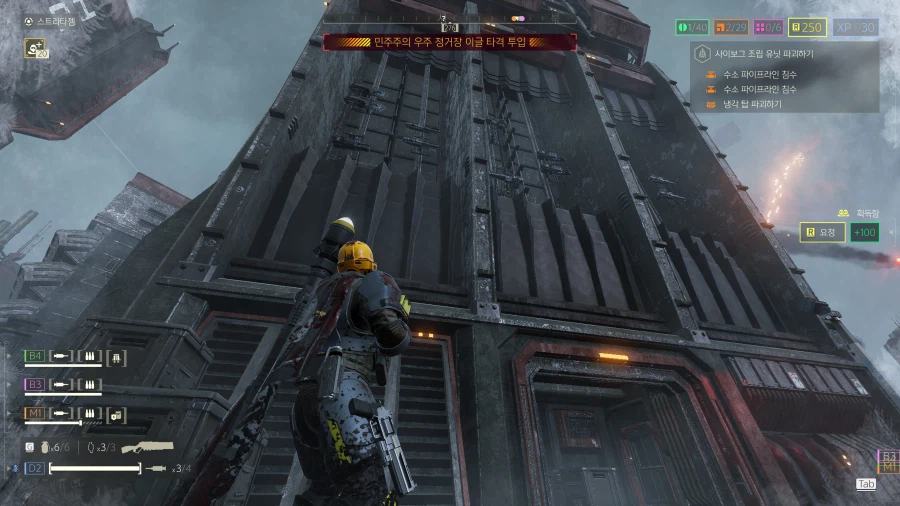The width and height of the screenshot is (900, 506).
Task: Click the 요청 request button
Action: pyautogui.click(x=822, y=232)
